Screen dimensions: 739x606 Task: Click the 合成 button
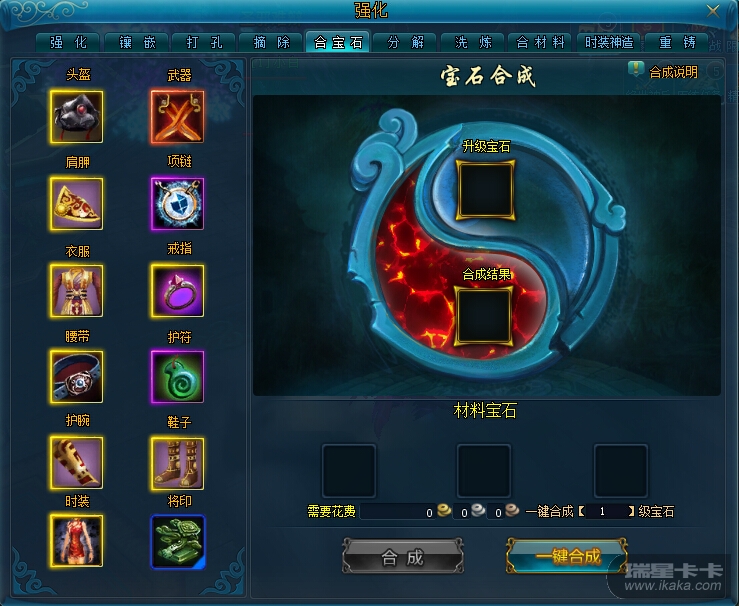pyautogui.click(x=403, y=558)
